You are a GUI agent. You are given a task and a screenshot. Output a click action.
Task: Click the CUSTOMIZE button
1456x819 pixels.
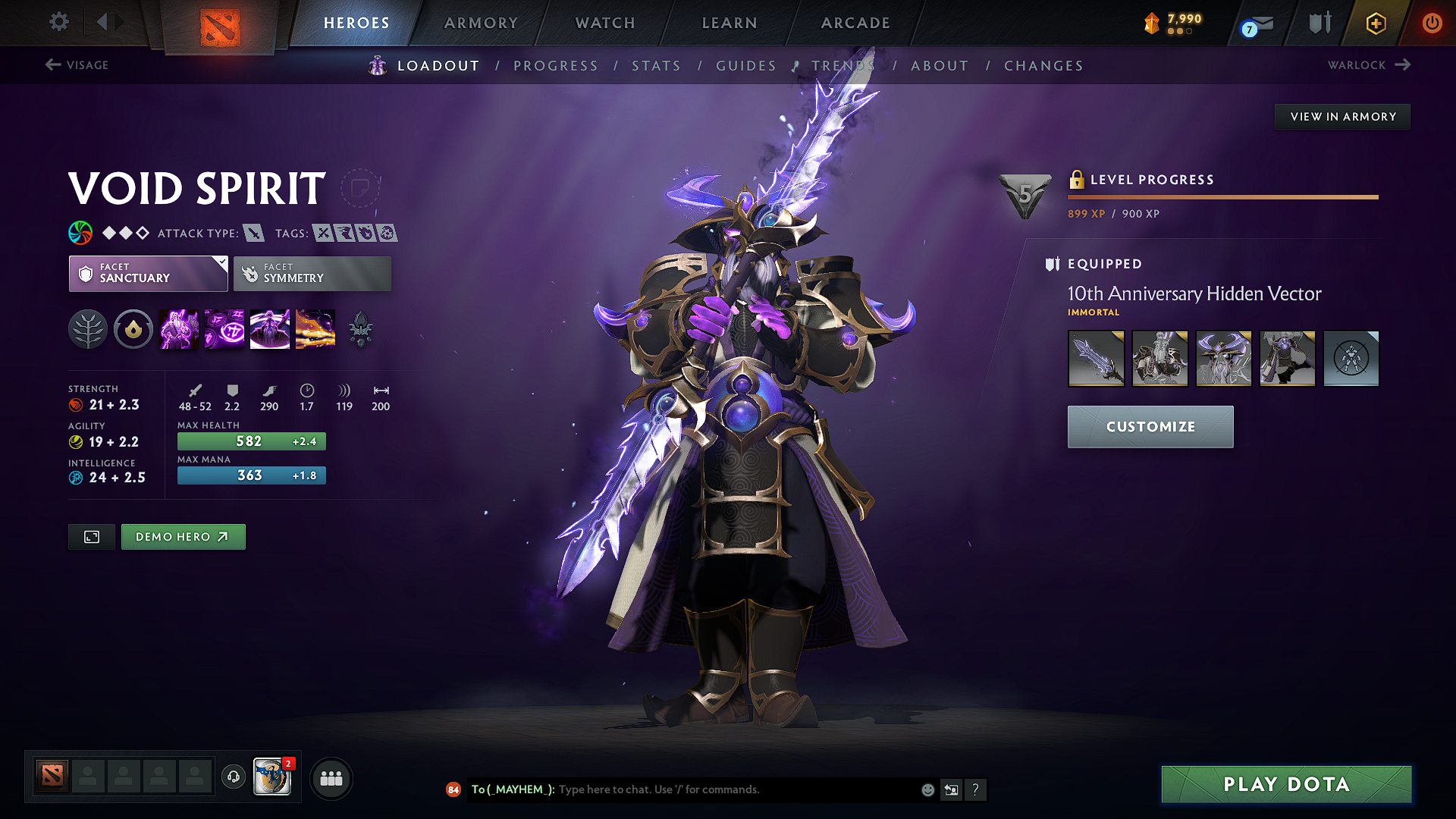click(x=1150, y=426)
